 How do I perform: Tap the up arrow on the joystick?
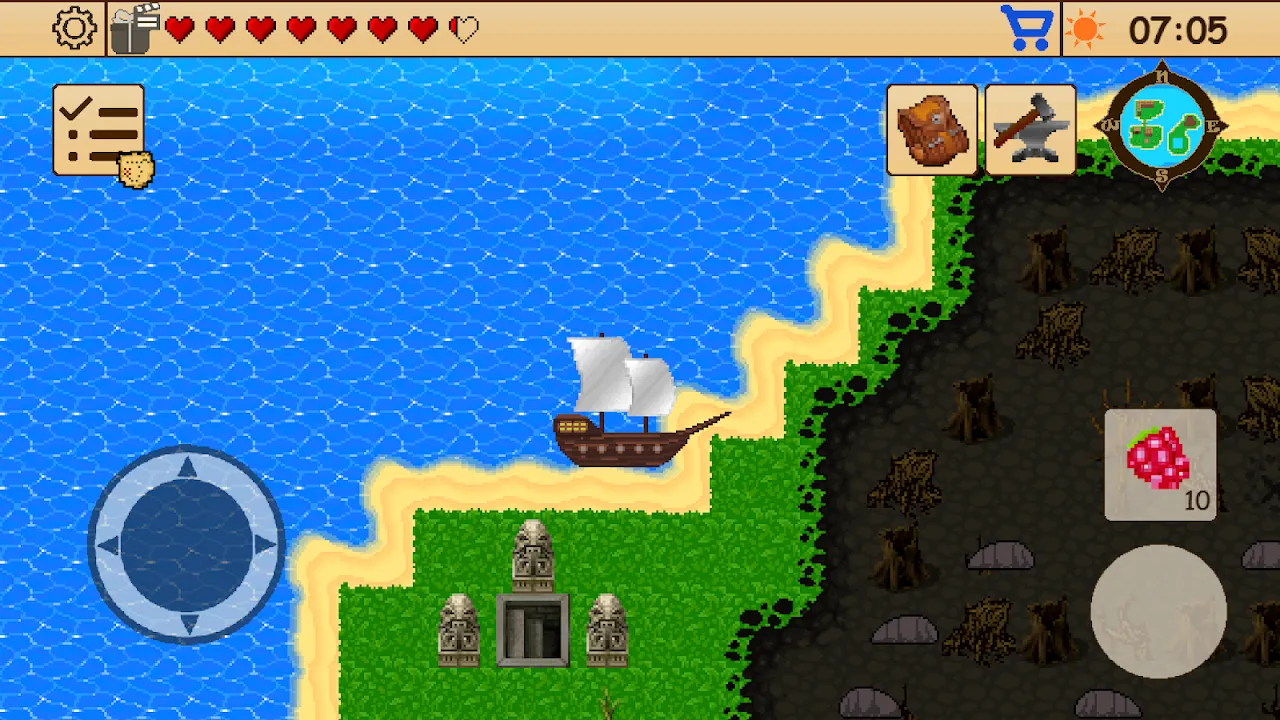tap(186, 468)
